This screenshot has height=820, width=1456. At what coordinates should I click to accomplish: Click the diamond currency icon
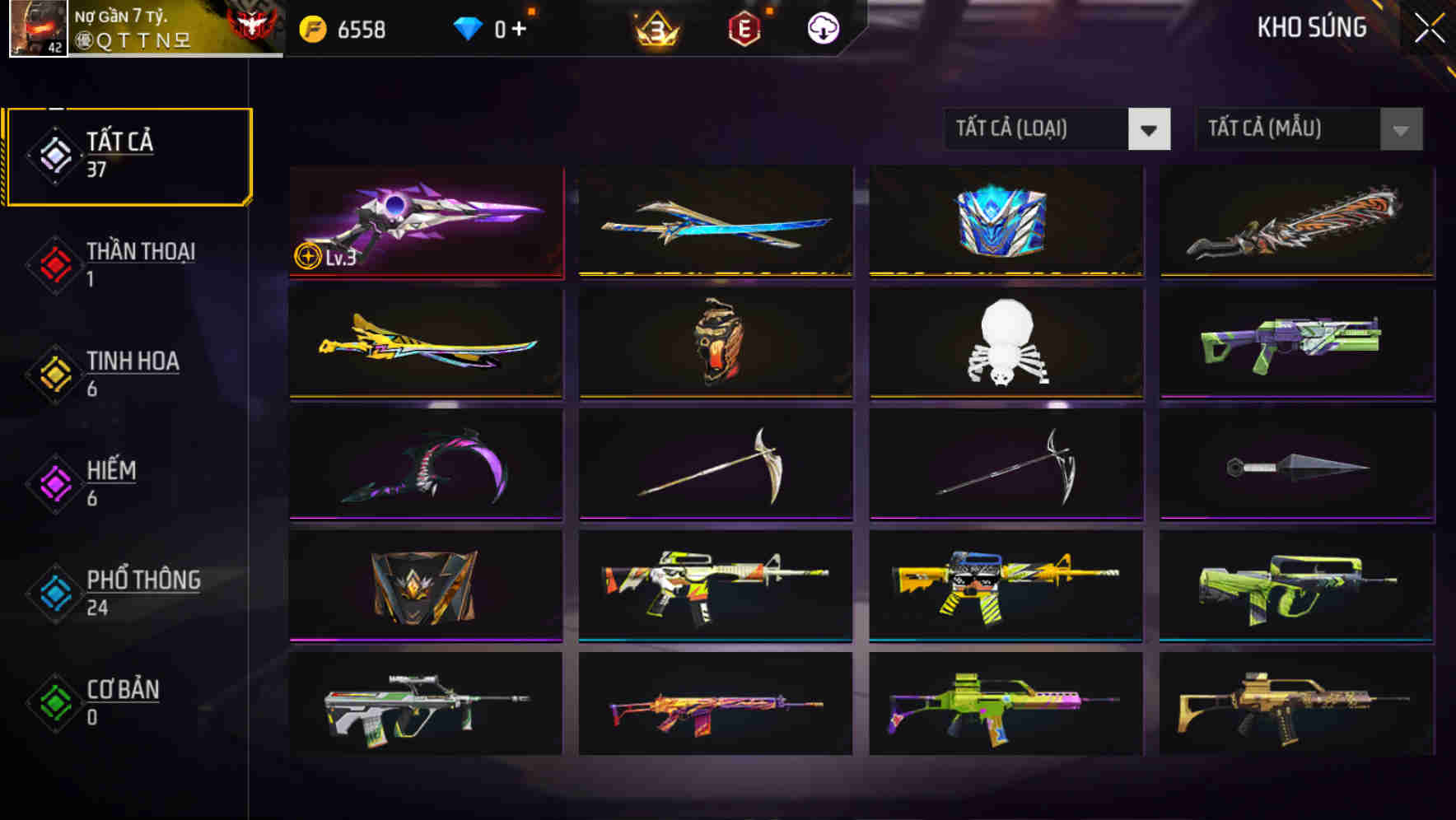469,27
